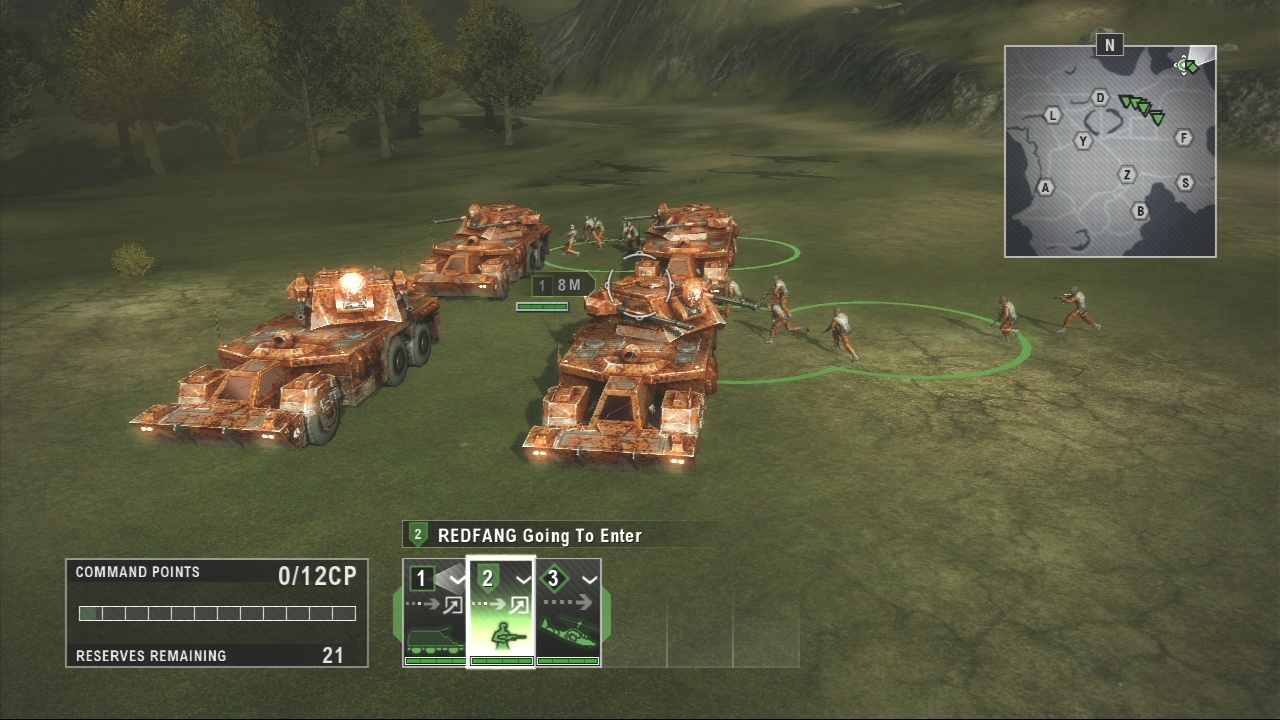Open the Command Points panel

point(217,613)
